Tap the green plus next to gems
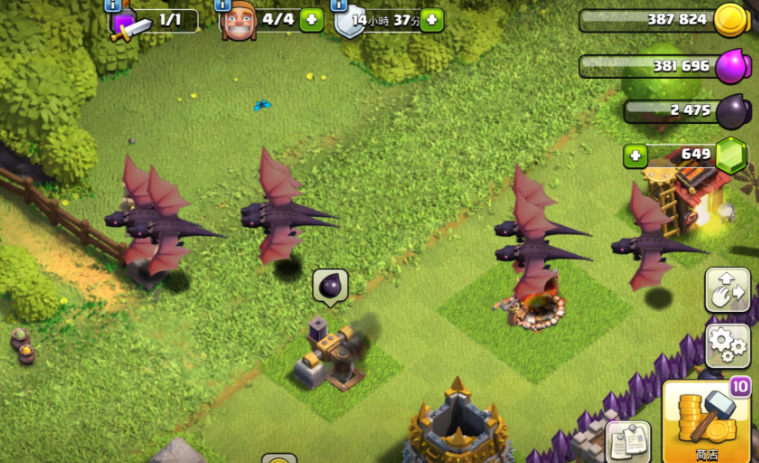 tap(634, 156)
